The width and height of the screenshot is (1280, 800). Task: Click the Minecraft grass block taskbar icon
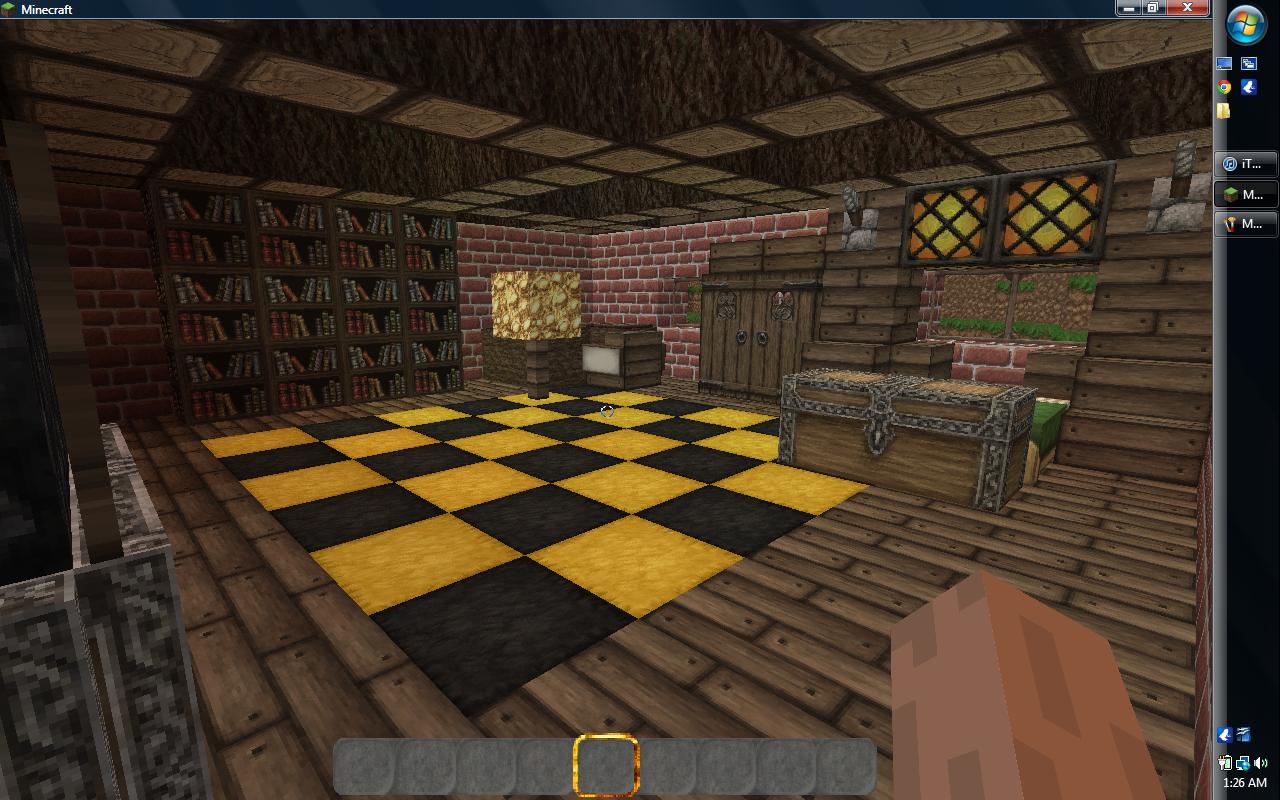coord(1244,194)
